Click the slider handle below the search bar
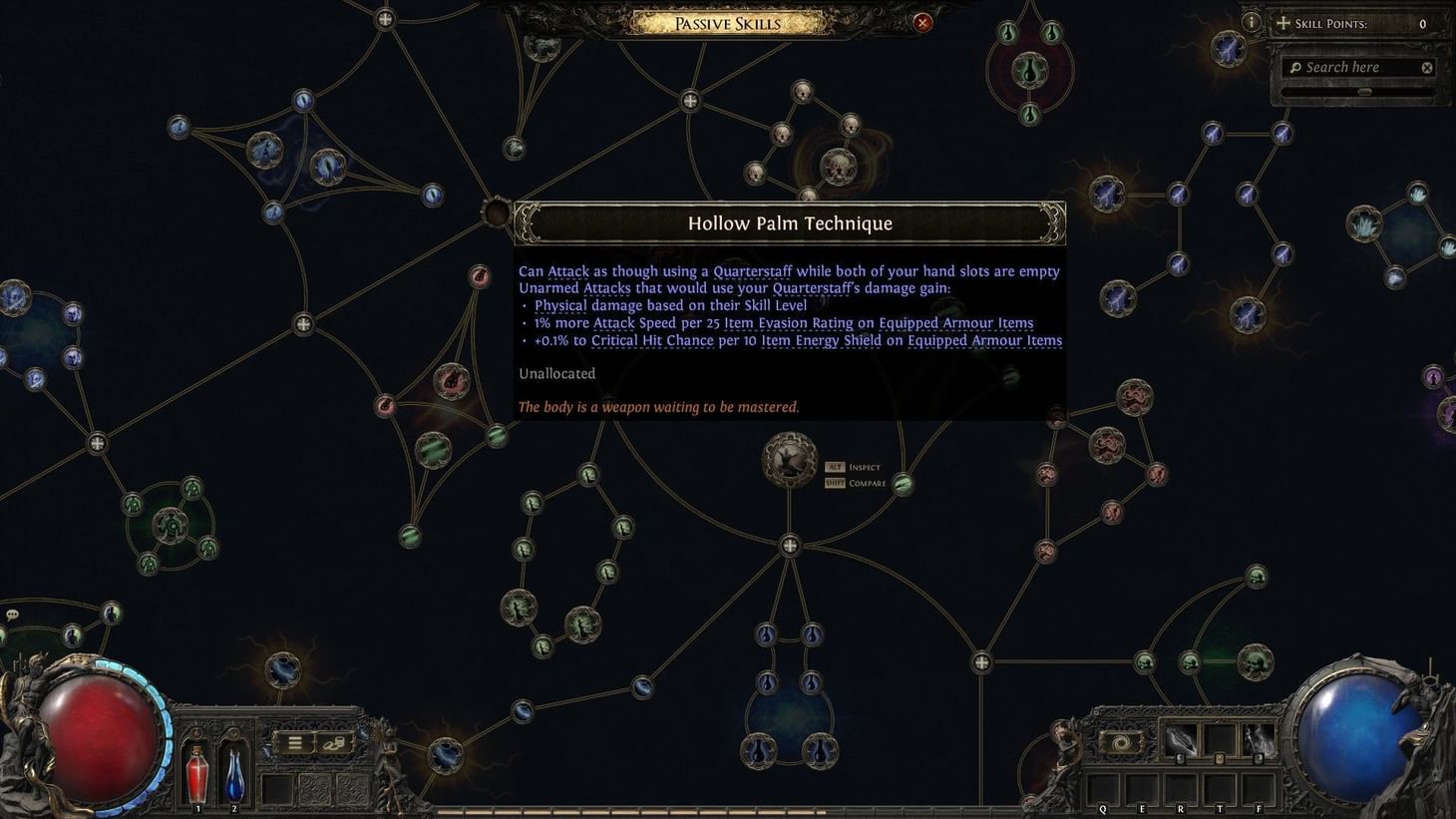The width and height of the screenshot is (1456, 819). (1364, 91)
